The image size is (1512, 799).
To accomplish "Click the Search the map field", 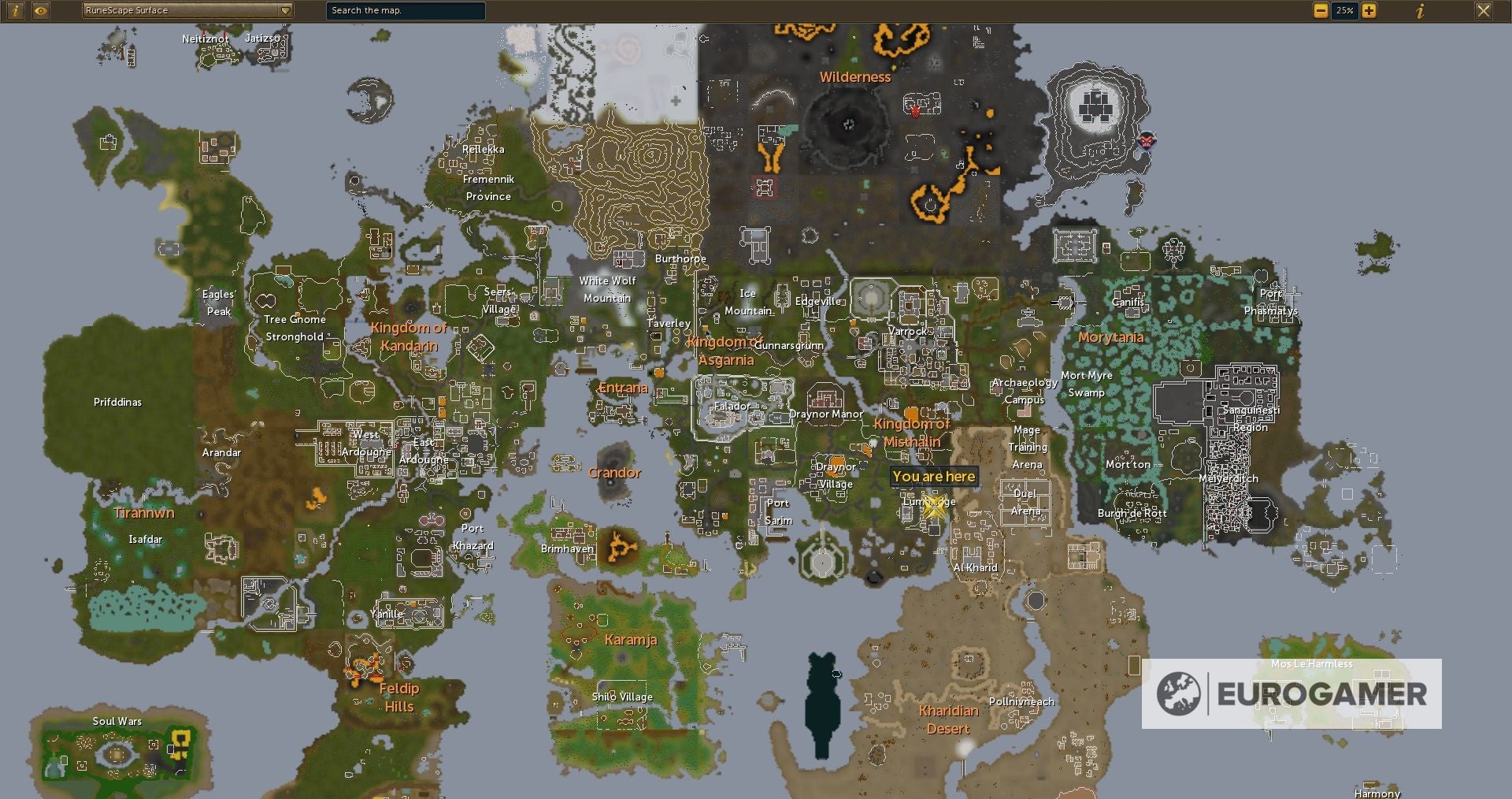I will [x=405, y=11].
